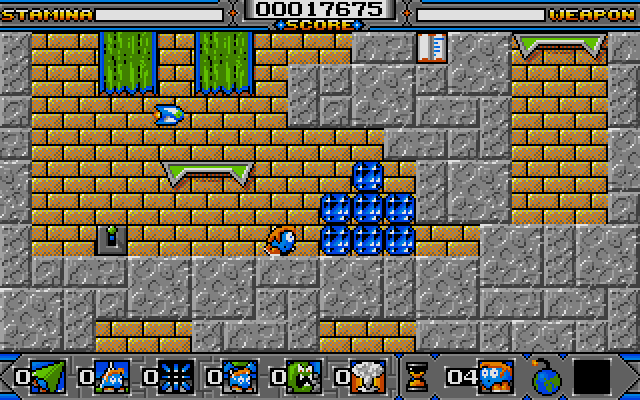
Task: Use the mushroom cloud explosion item
Action: [366, 377]
